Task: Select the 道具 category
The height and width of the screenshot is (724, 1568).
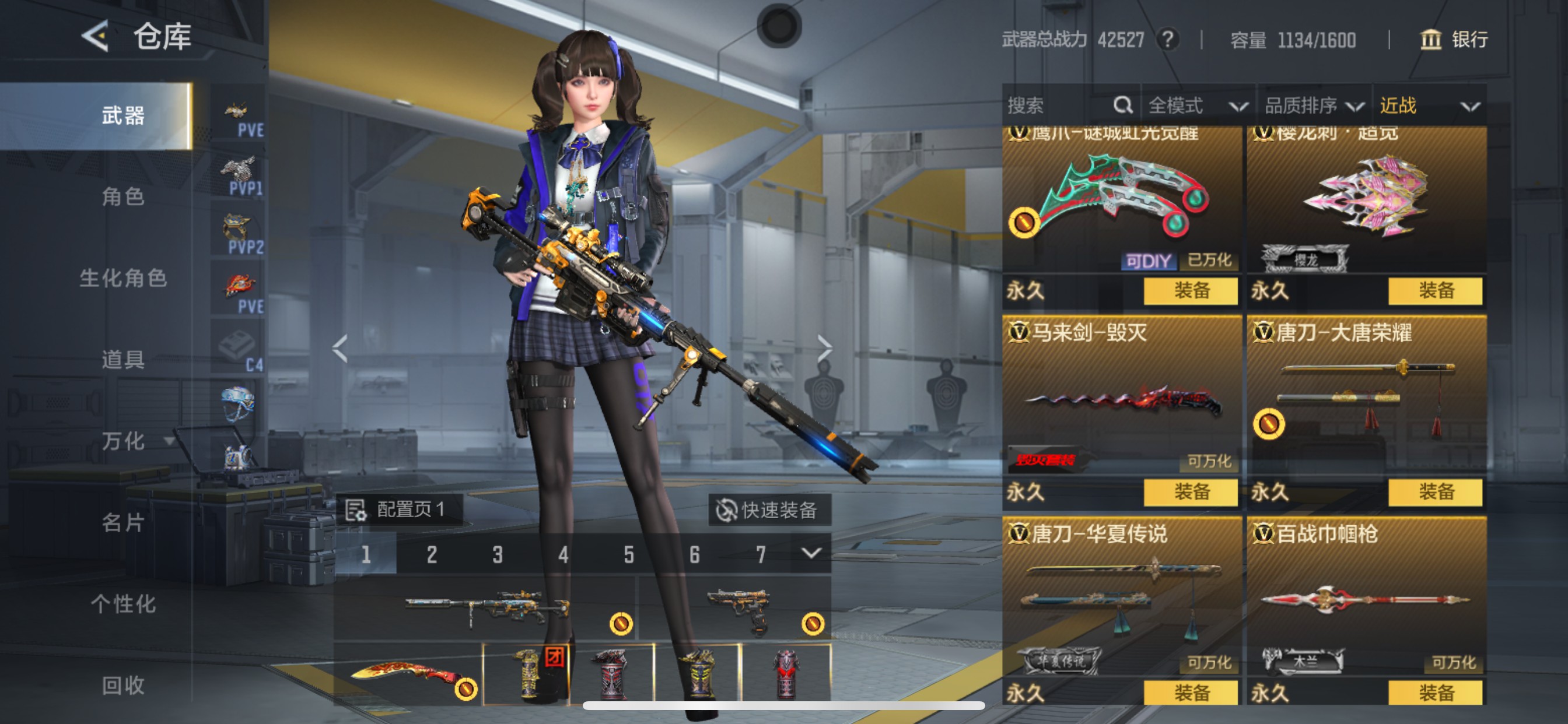Action: [123, 360]
